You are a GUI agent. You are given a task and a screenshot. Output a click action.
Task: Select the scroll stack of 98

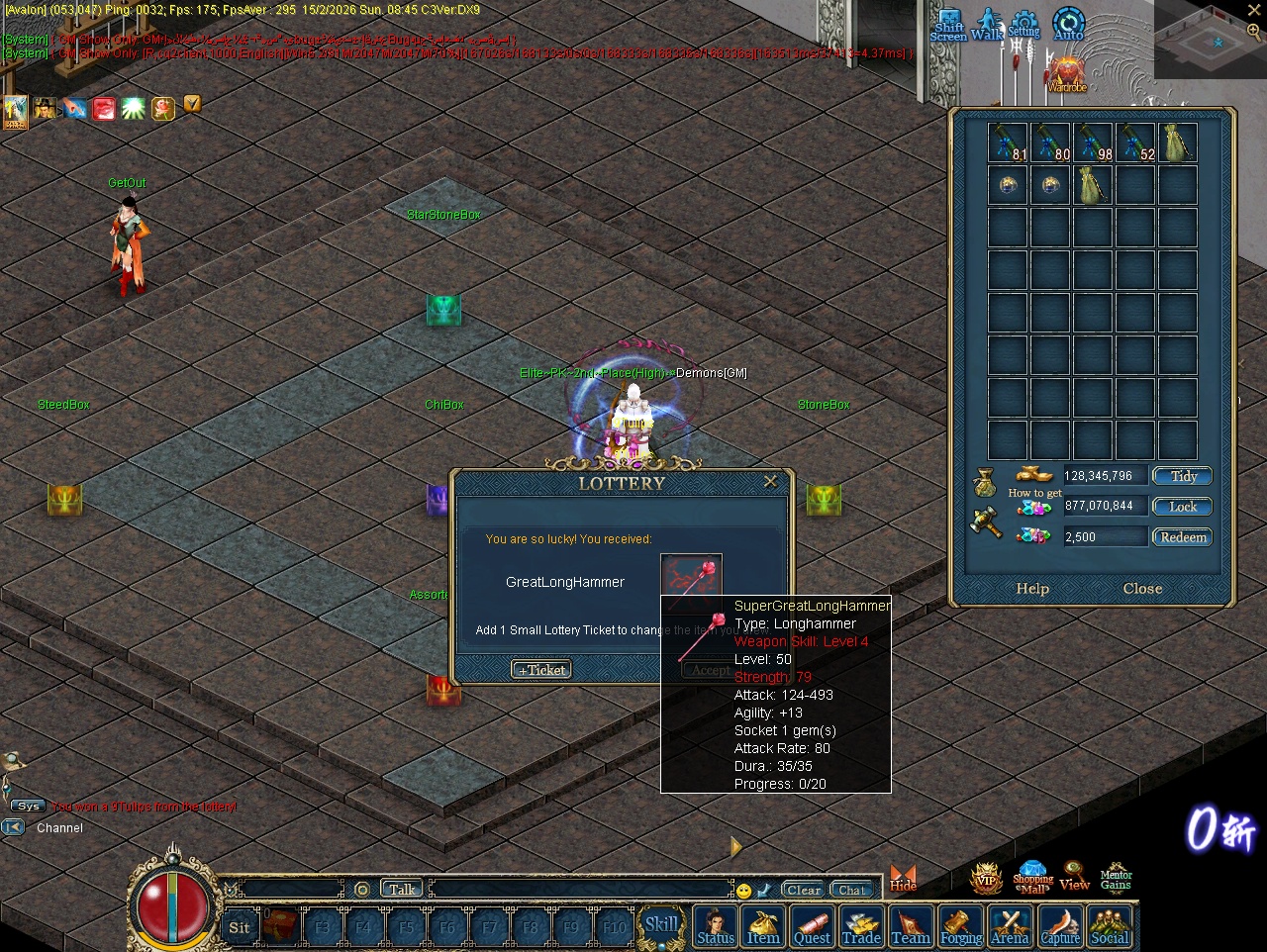click(1093, 143)
